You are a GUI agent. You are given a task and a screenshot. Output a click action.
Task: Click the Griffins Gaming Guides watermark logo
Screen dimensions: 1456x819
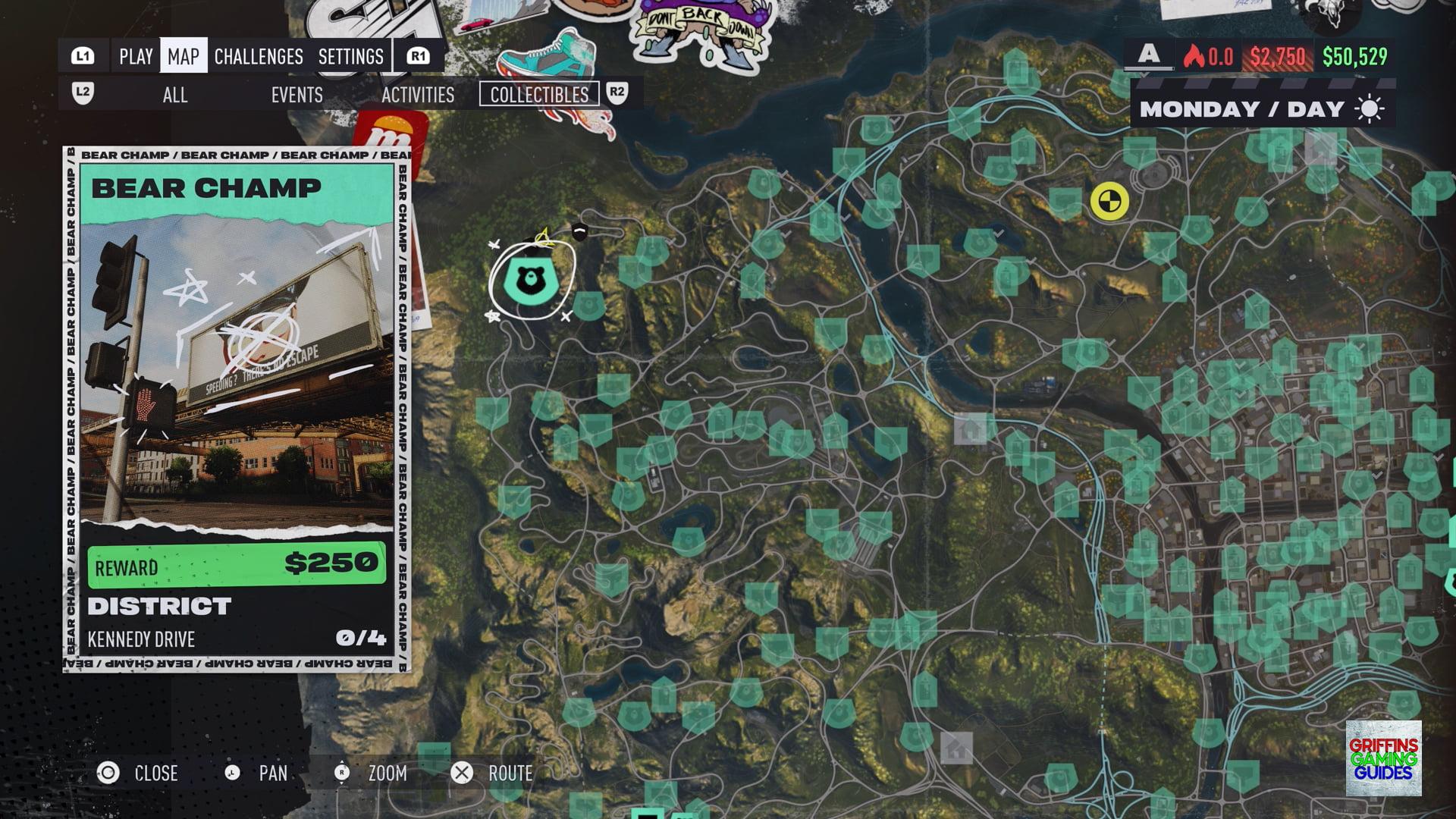tap(1383, 758)
